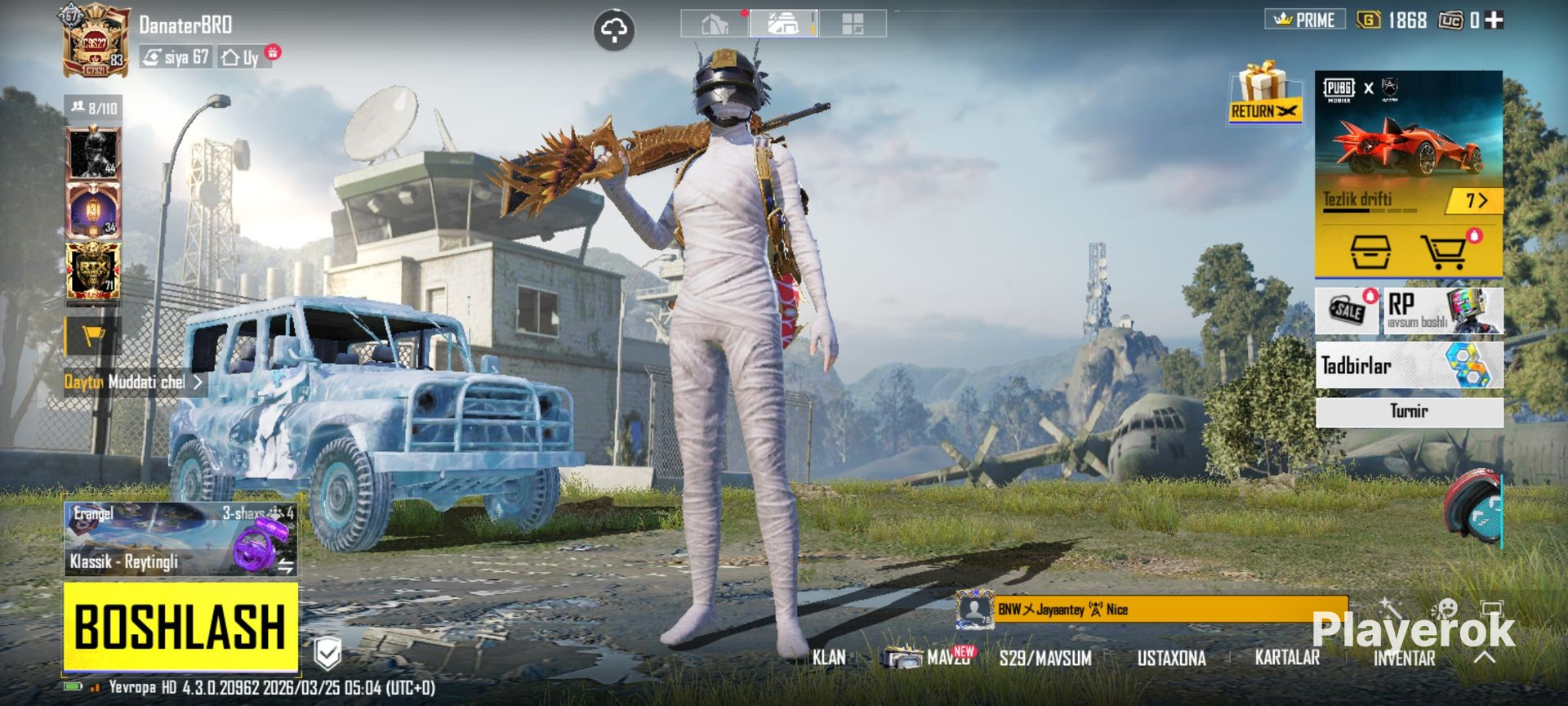Open the KLAN menu

click(x=829, y=657)
